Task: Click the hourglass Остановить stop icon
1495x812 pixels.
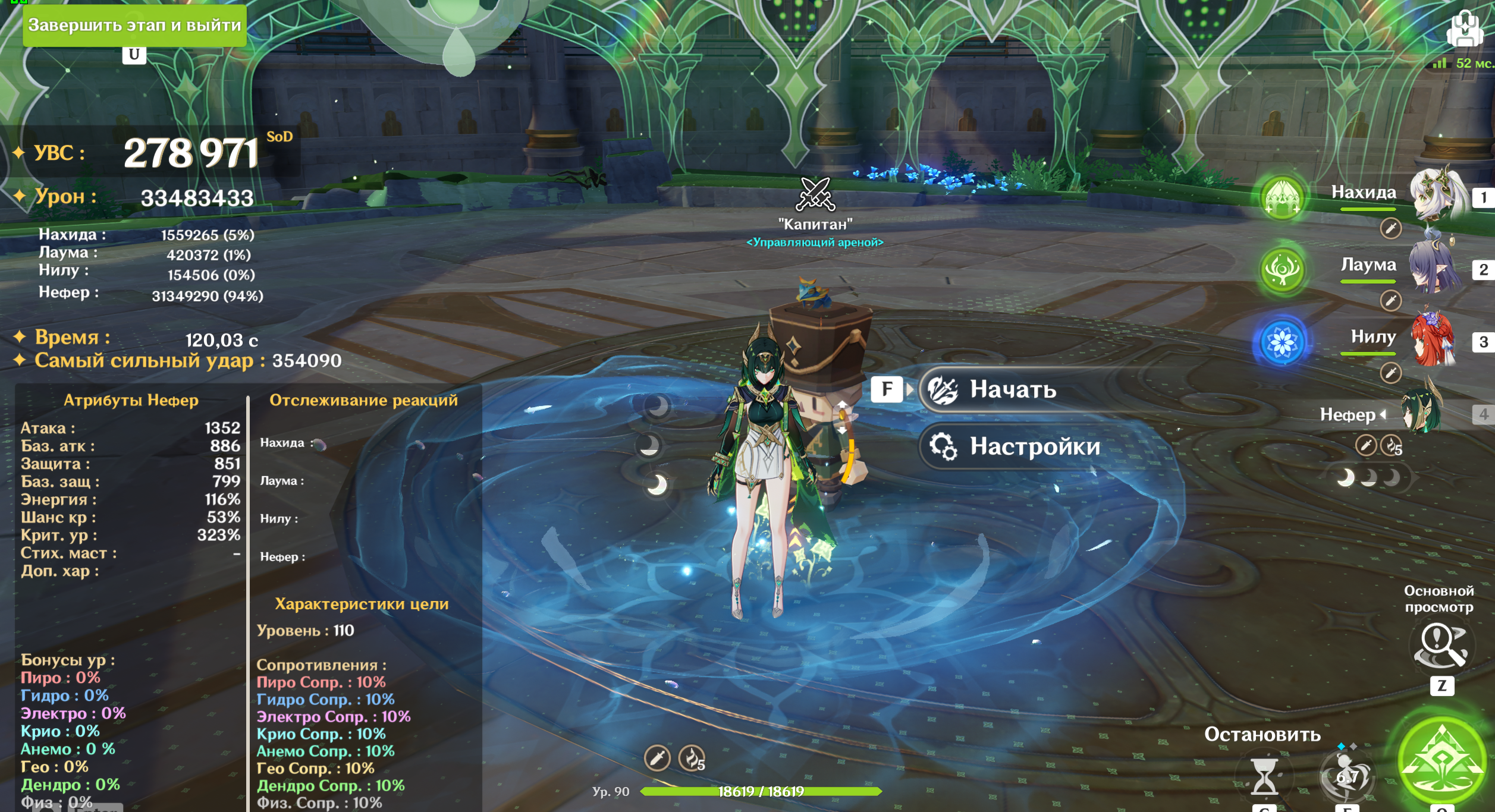Action: tap(1264, 776)
